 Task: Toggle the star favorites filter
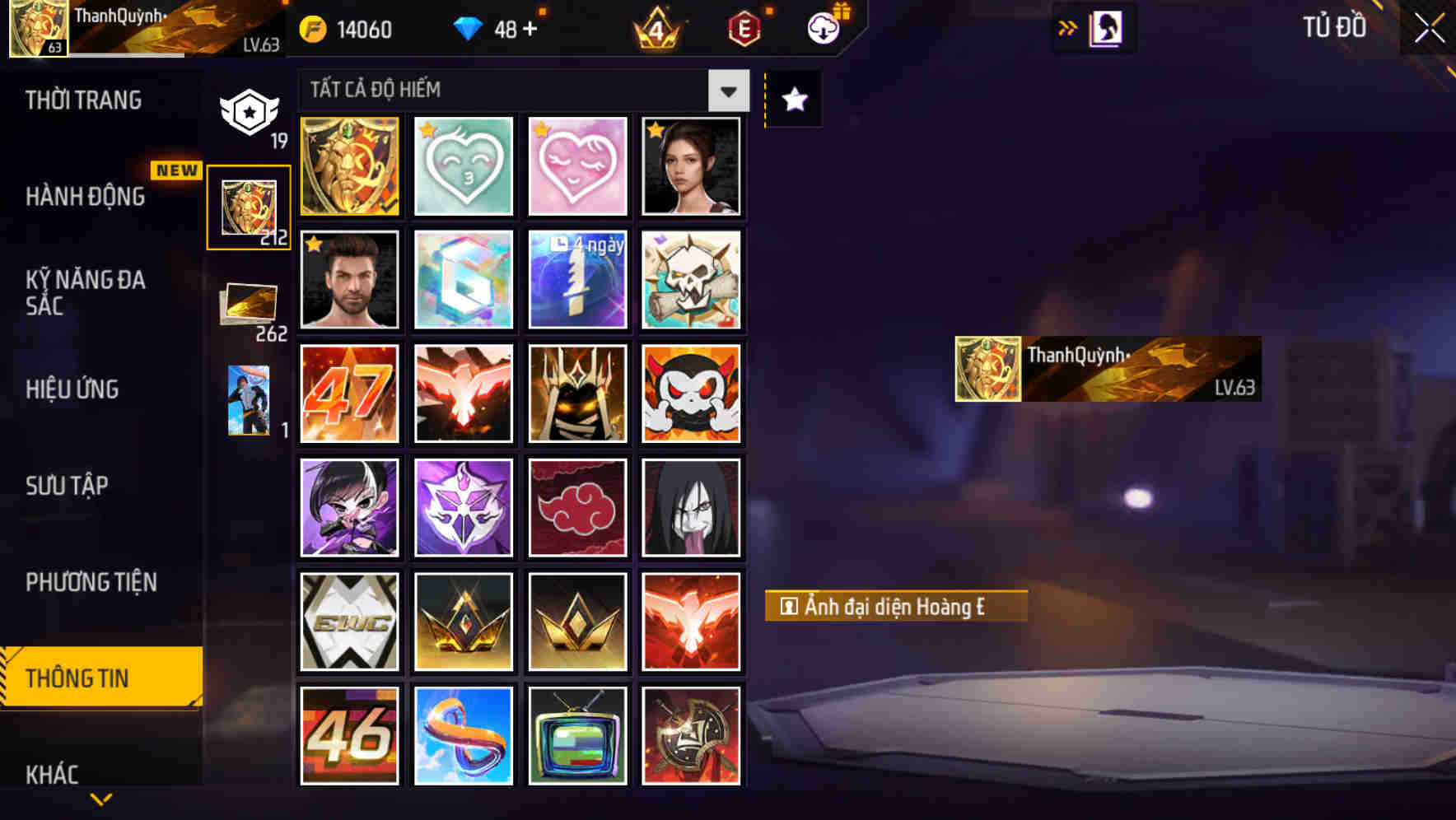pyautogui.click(x=792, y=100)
